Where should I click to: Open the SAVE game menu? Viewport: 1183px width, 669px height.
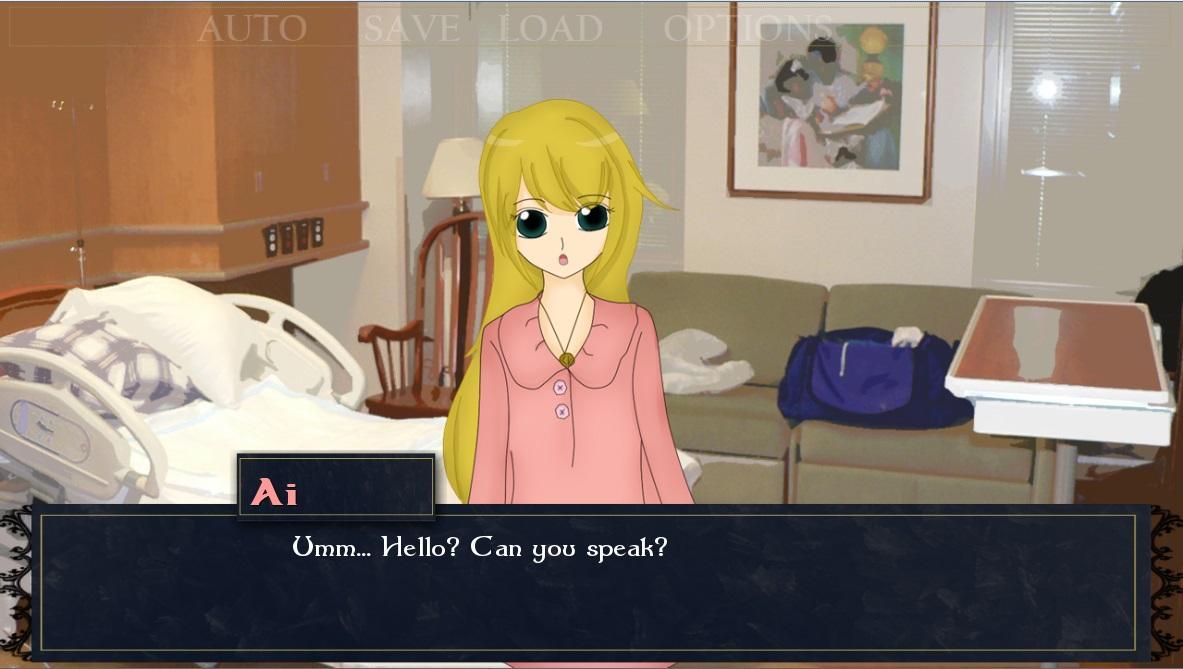click(x=411, y=28)
